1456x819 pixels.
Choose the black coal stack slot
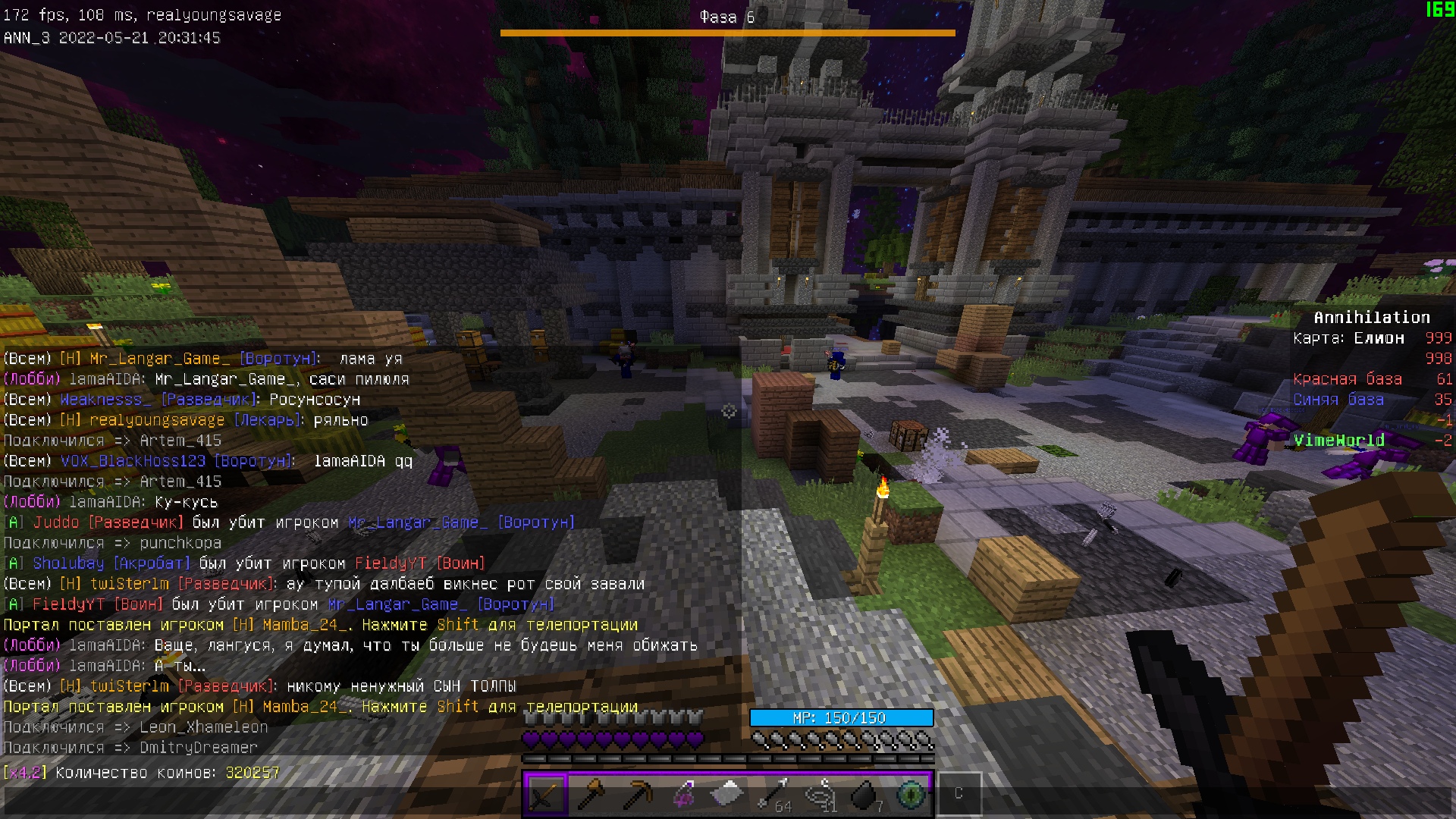point(865,794)
